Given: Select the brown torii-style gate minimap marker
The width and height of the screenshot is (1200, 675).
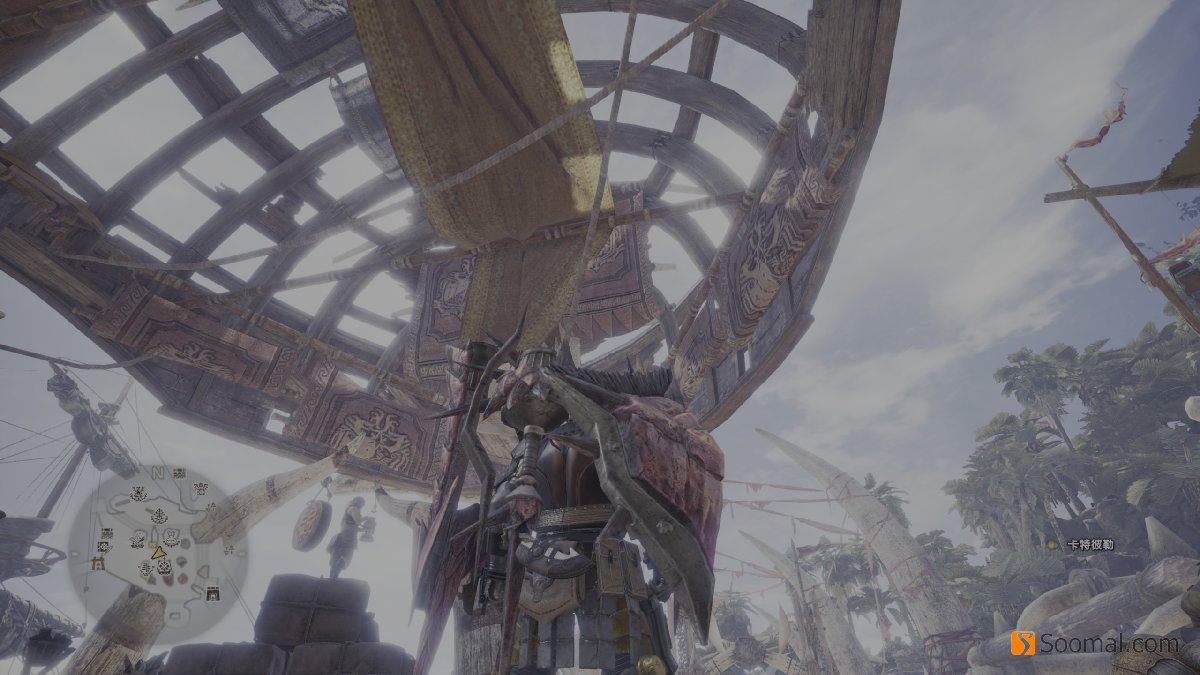Looking at the screenshot, I should pos(98,563).
